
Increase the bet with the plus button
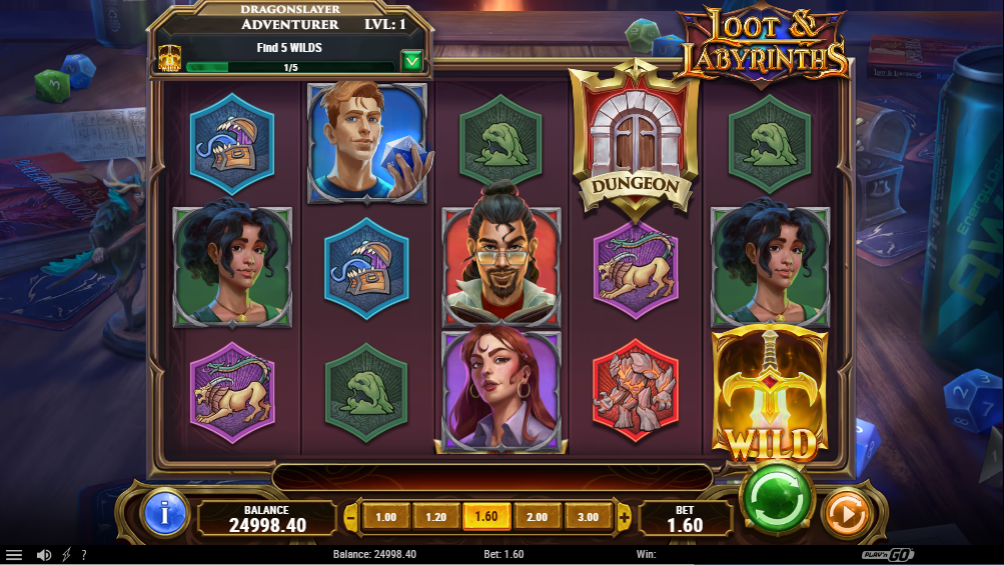(624, 518)
